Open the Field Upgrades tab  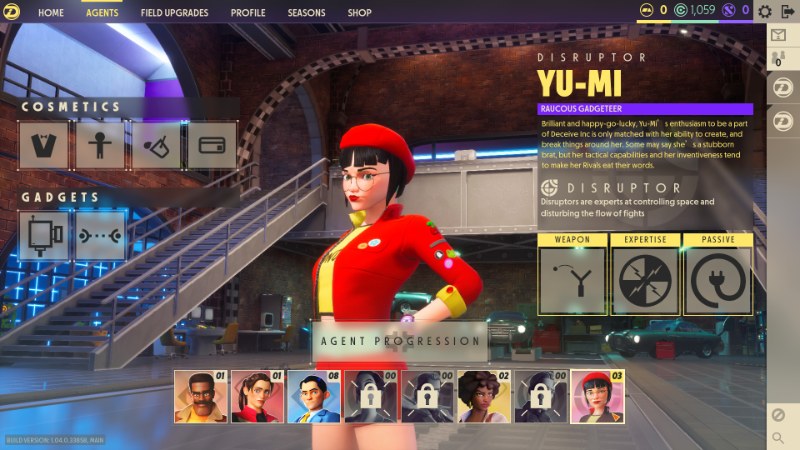point(174,13)
